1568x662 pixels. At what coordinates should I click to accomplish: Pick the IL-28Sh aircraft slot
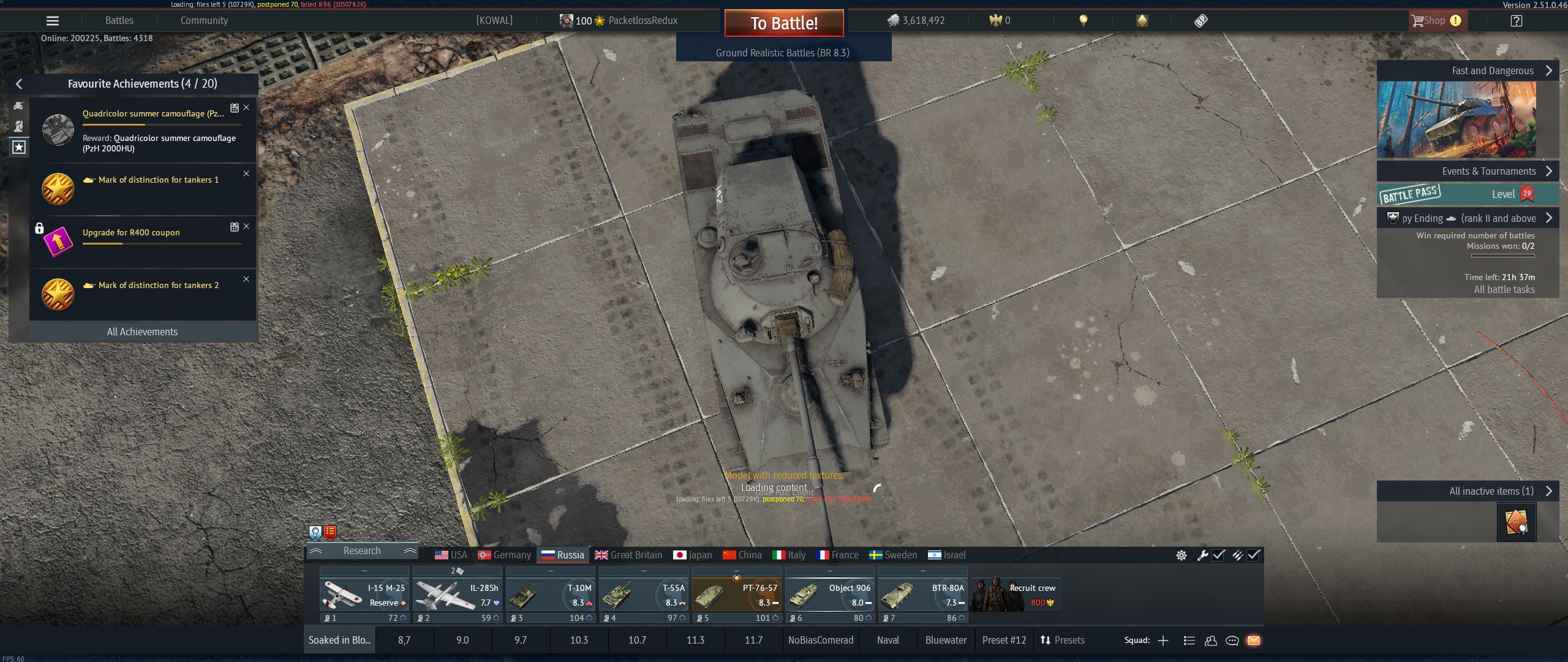point(457,595)
